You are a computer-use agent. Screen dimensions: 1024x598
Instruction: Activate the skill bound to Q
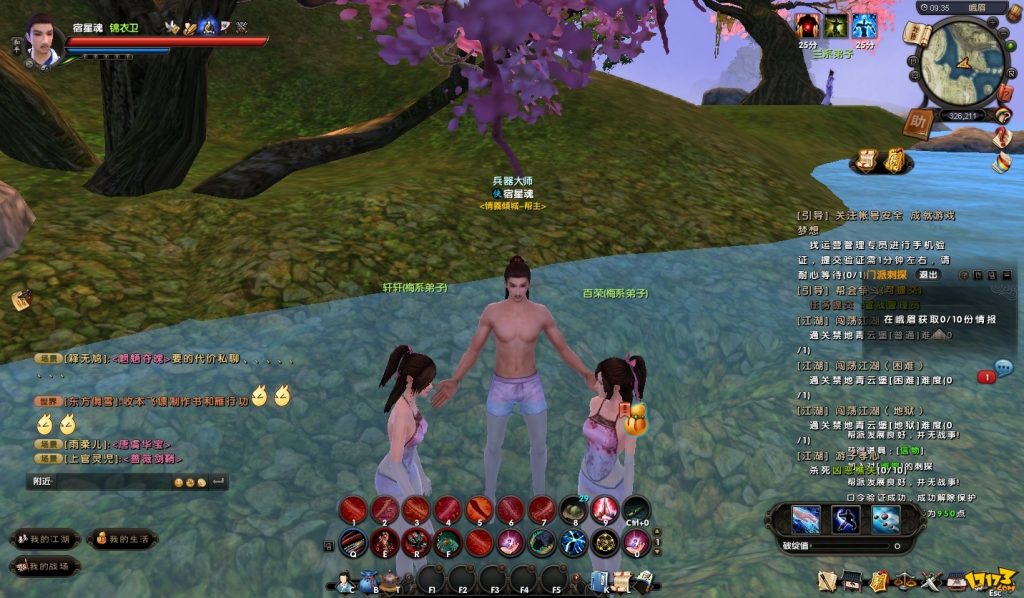352,542
